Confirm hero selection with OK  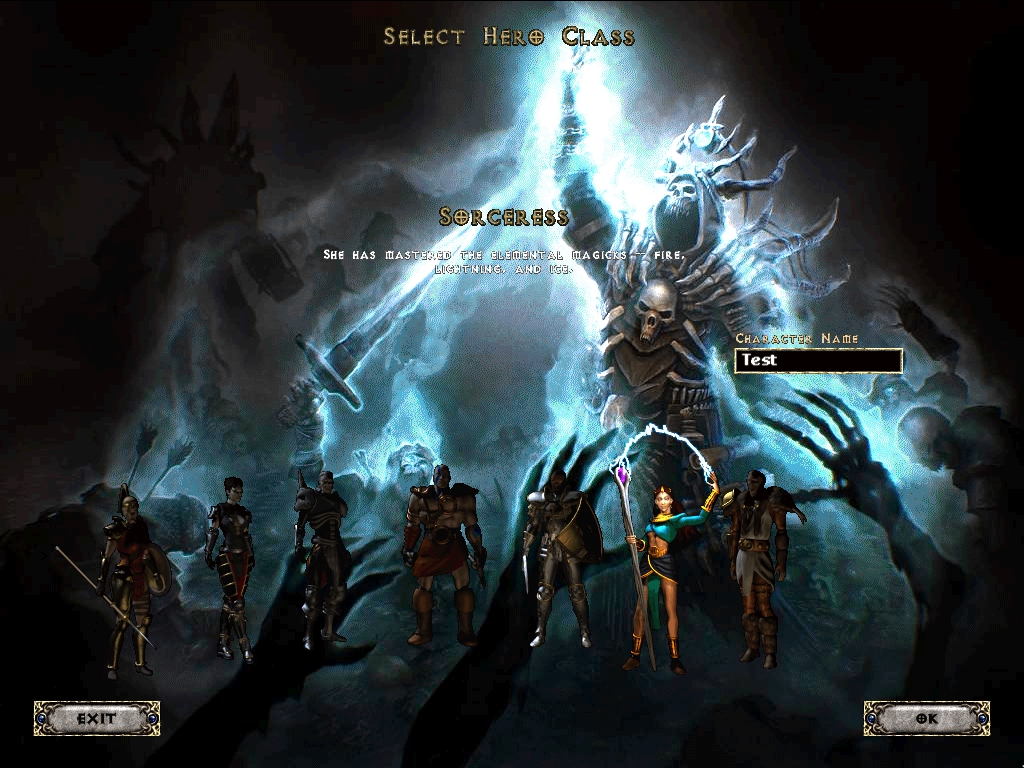tap(926, 718)
